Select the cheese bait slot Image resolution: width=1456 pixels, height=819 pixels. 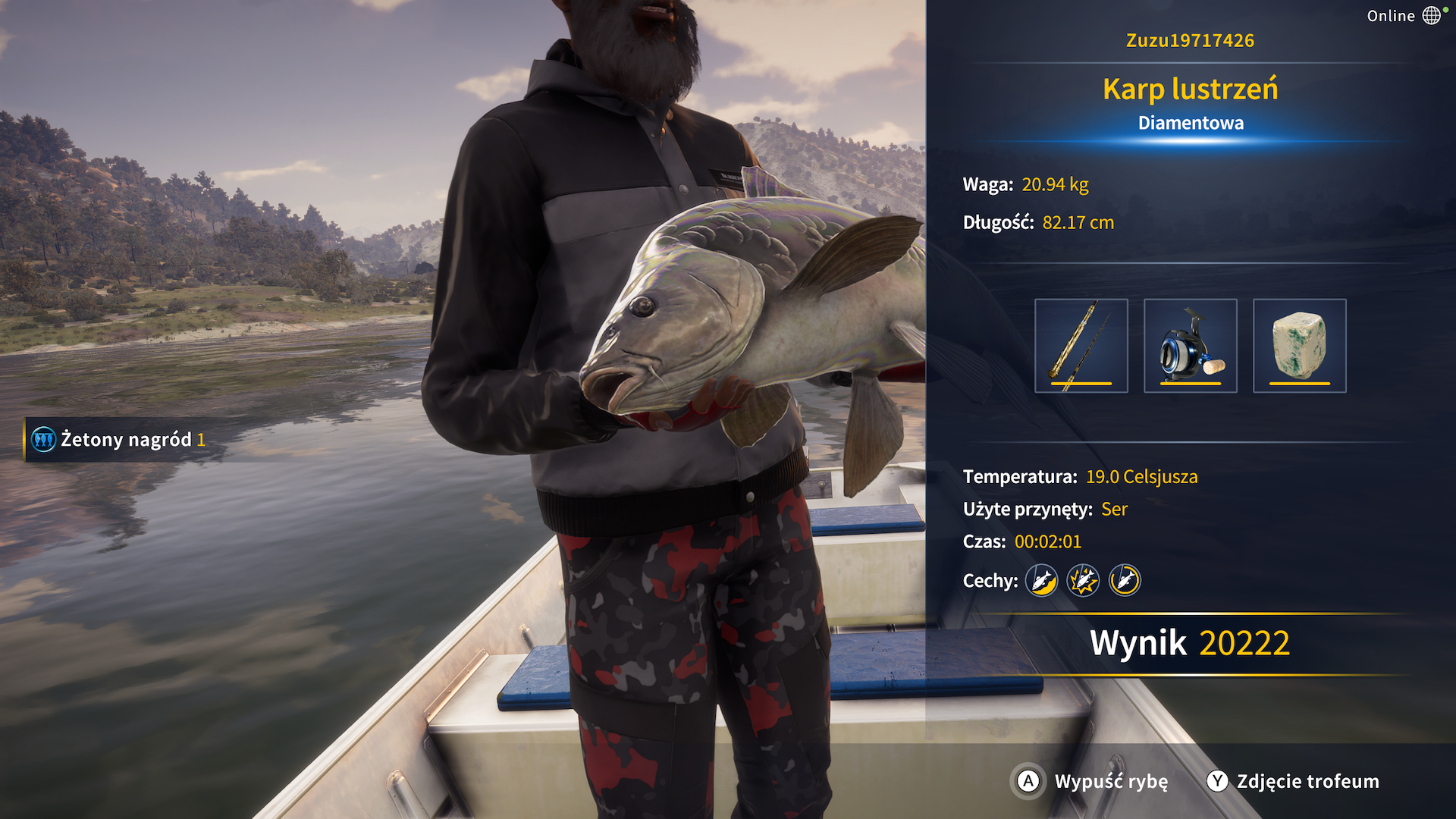(x=1299, y=346)
